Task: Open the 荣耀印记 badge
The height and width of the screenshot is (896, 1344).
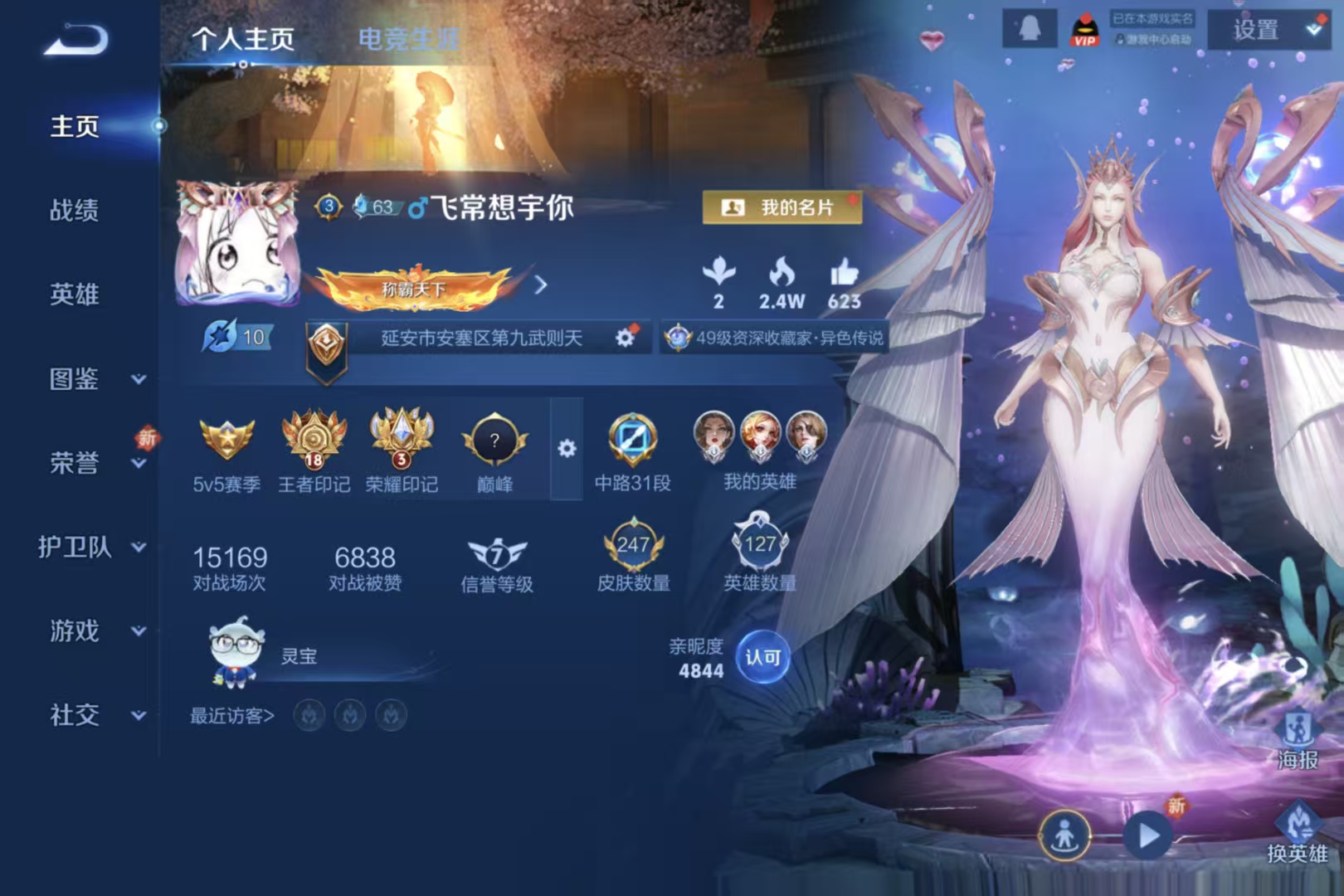Action: pyautogui.click(x=402, y=452)
